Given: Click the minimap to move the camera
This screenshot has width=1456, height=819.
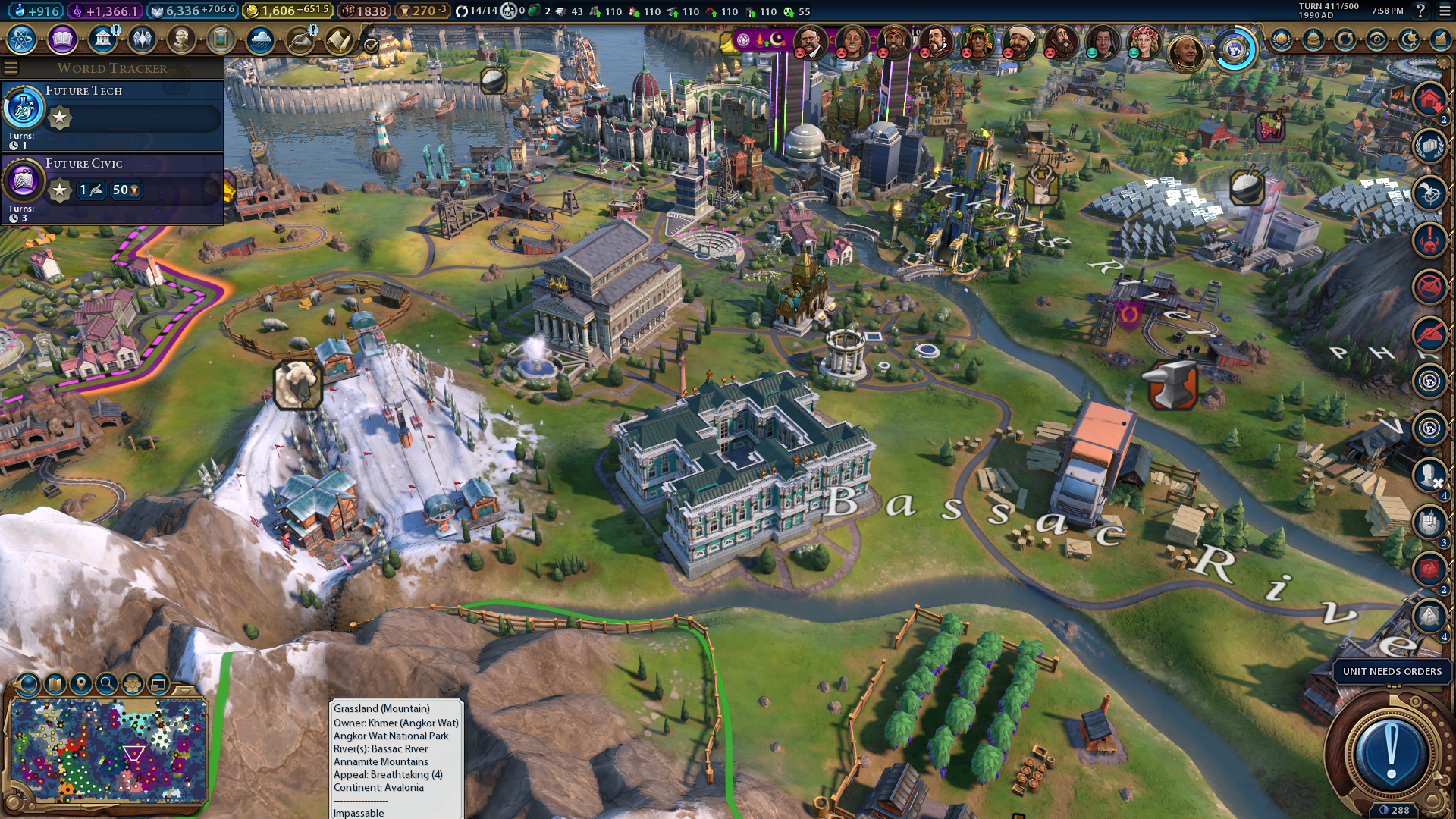Looking at the screenshot, I should pyautogui.click(x=106, y=751).
